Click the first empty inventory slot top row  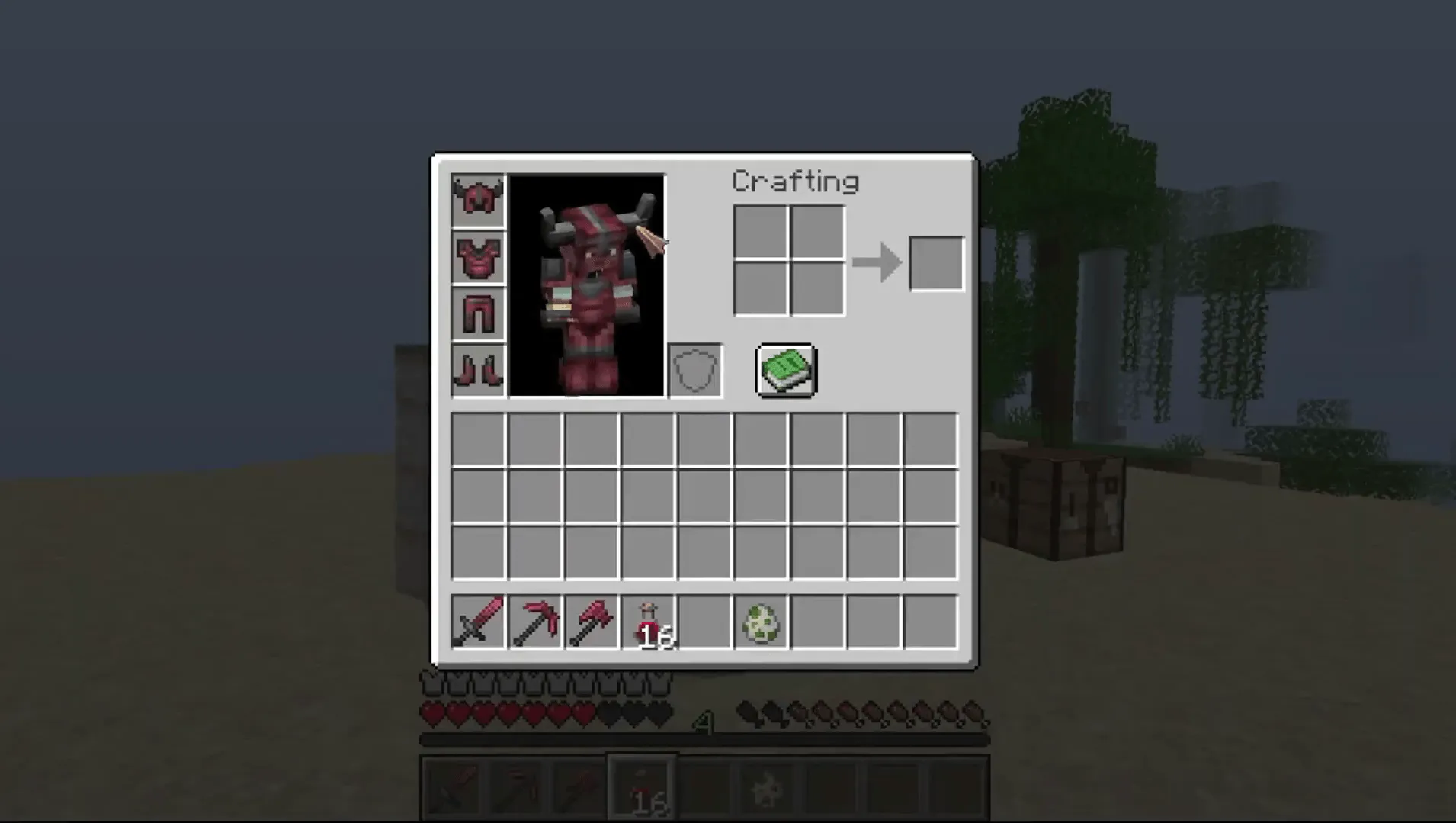(479, 439)
